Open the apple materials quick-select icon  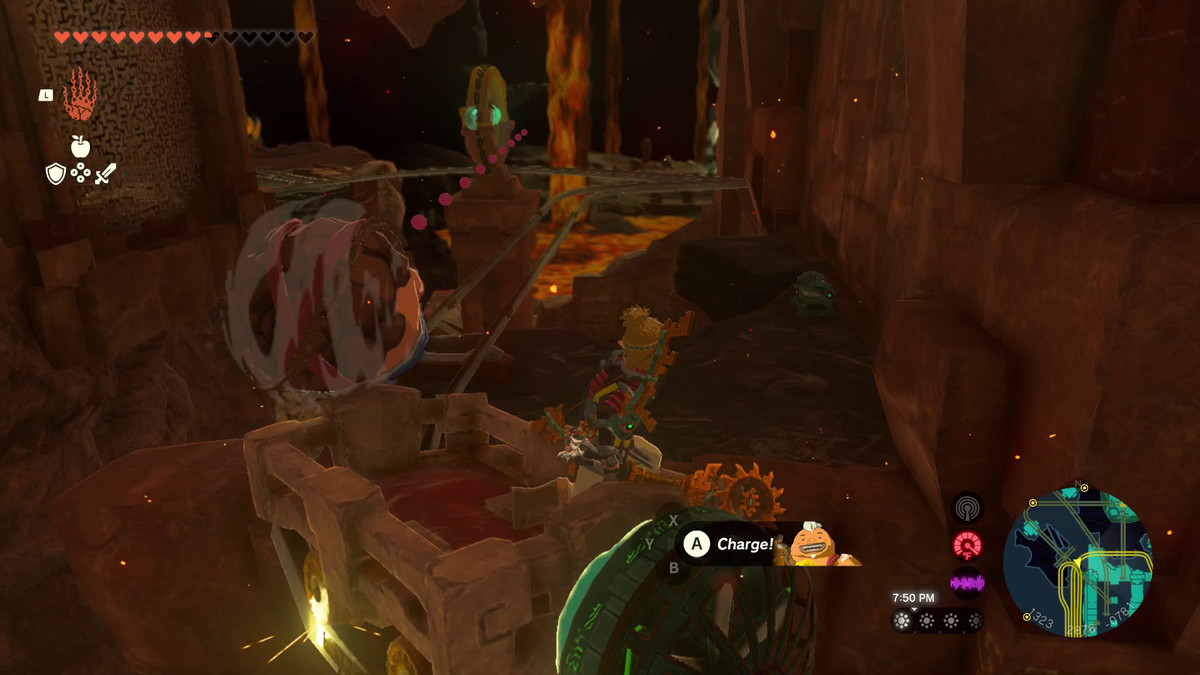point(80,147)
